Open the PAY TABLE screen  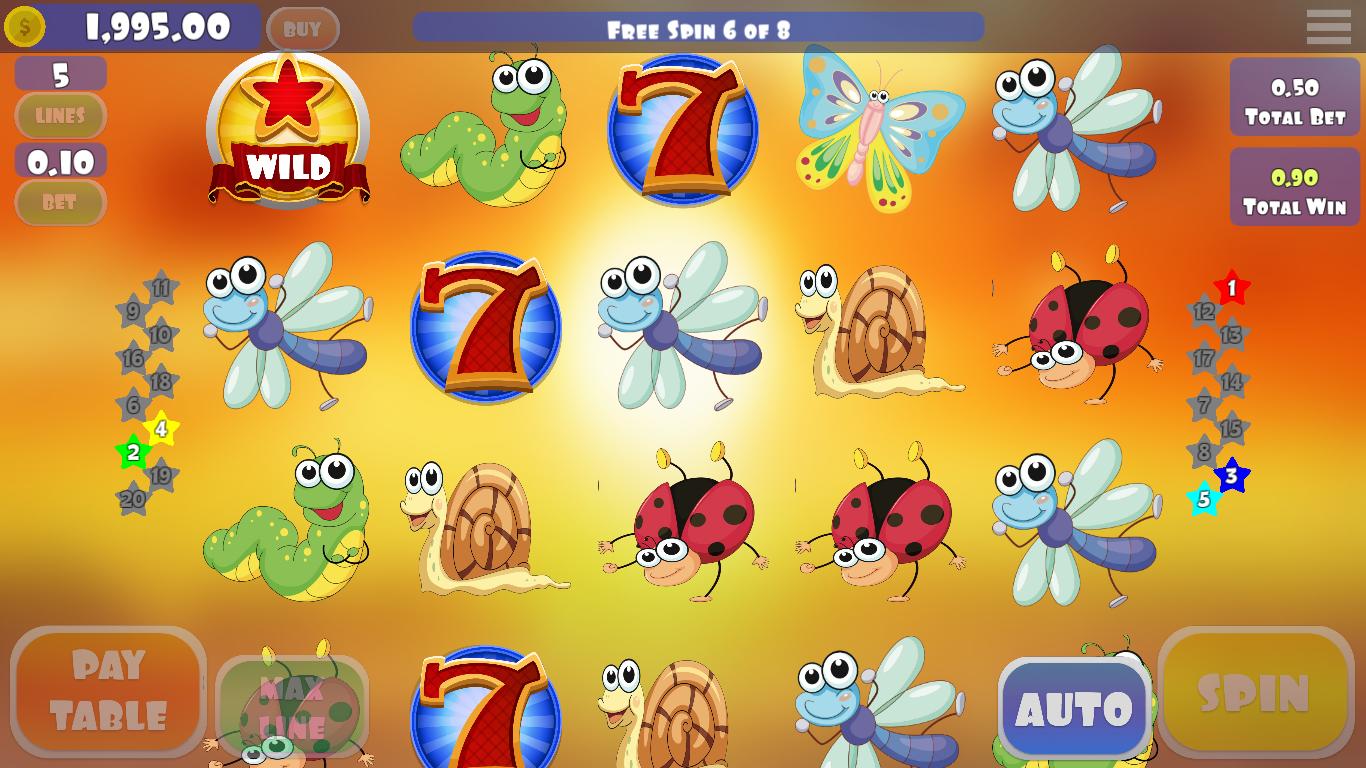108,689
